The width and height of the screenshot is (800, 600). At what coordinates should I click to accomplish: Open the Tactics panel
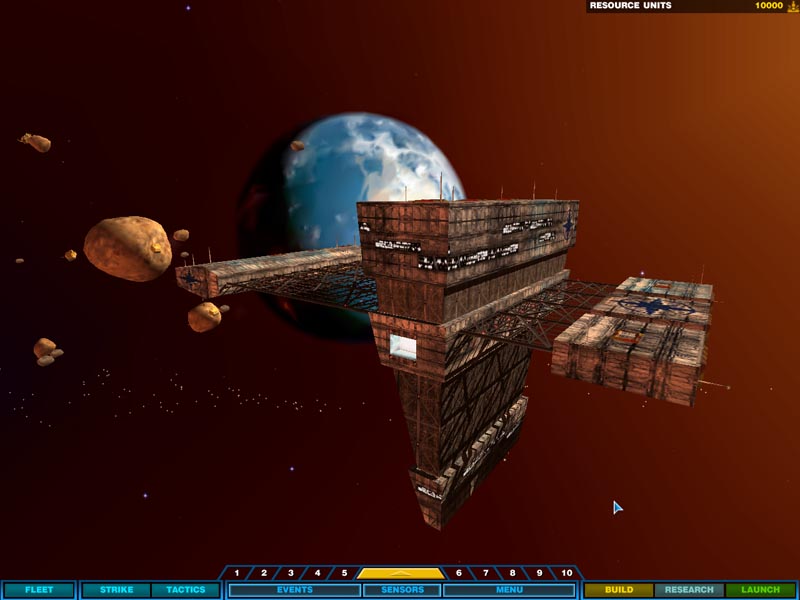tap(185, 590)
